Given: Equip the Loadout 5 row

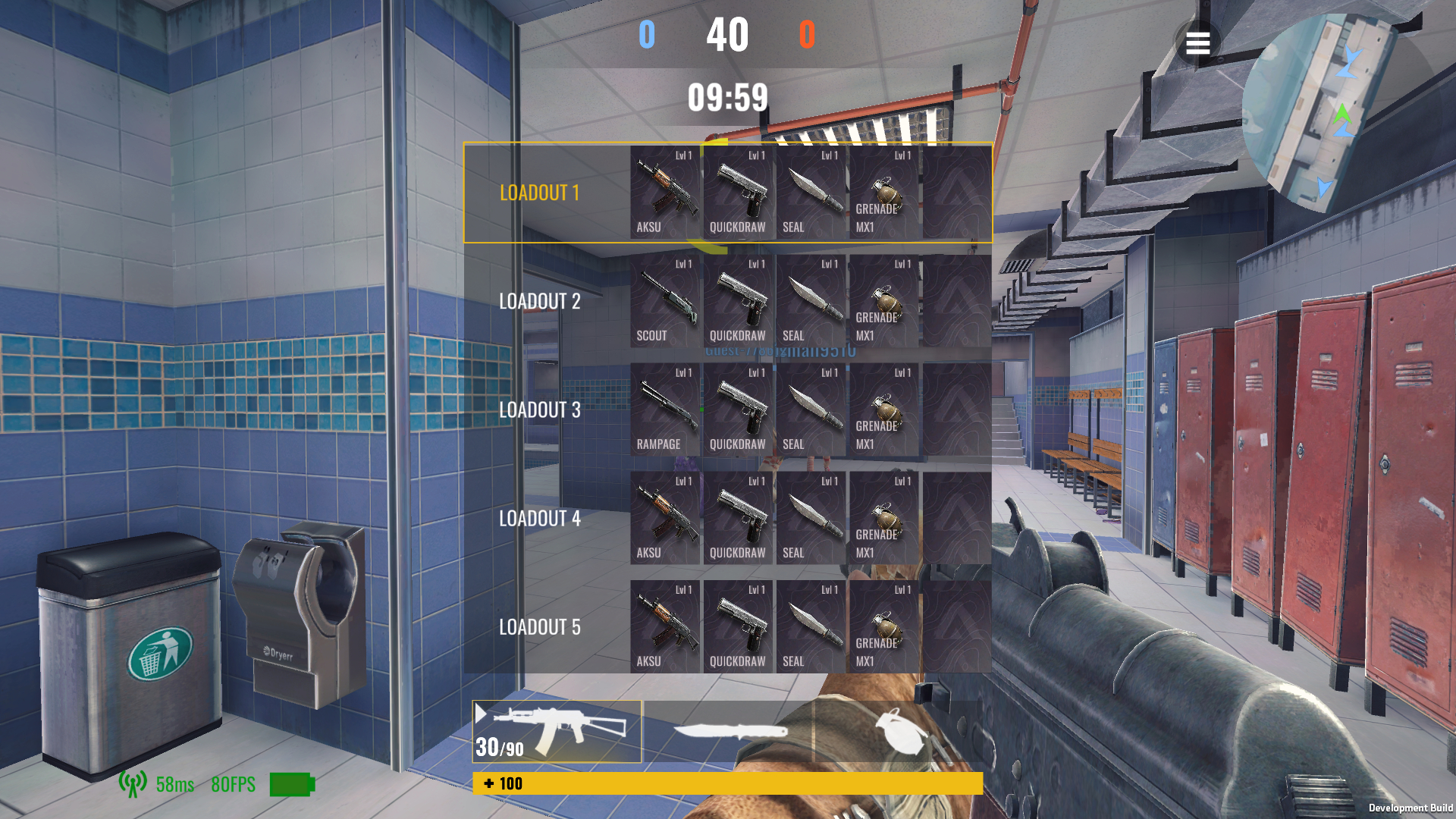Looking at the screenshot, I should click(540, 627).
